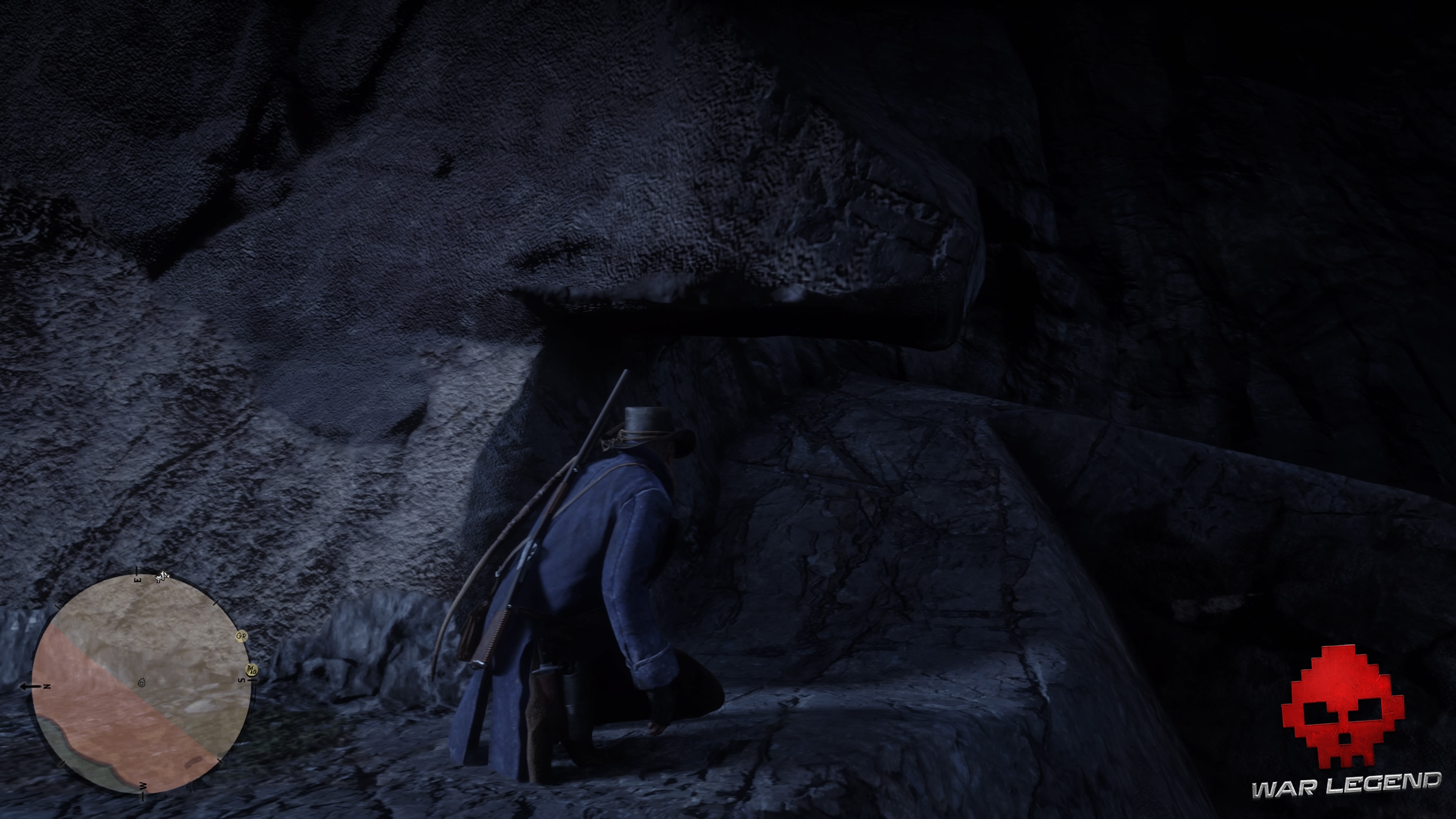Select the Mo waypoint icon on the minimap
The image size is (1456, 819).
251,670
